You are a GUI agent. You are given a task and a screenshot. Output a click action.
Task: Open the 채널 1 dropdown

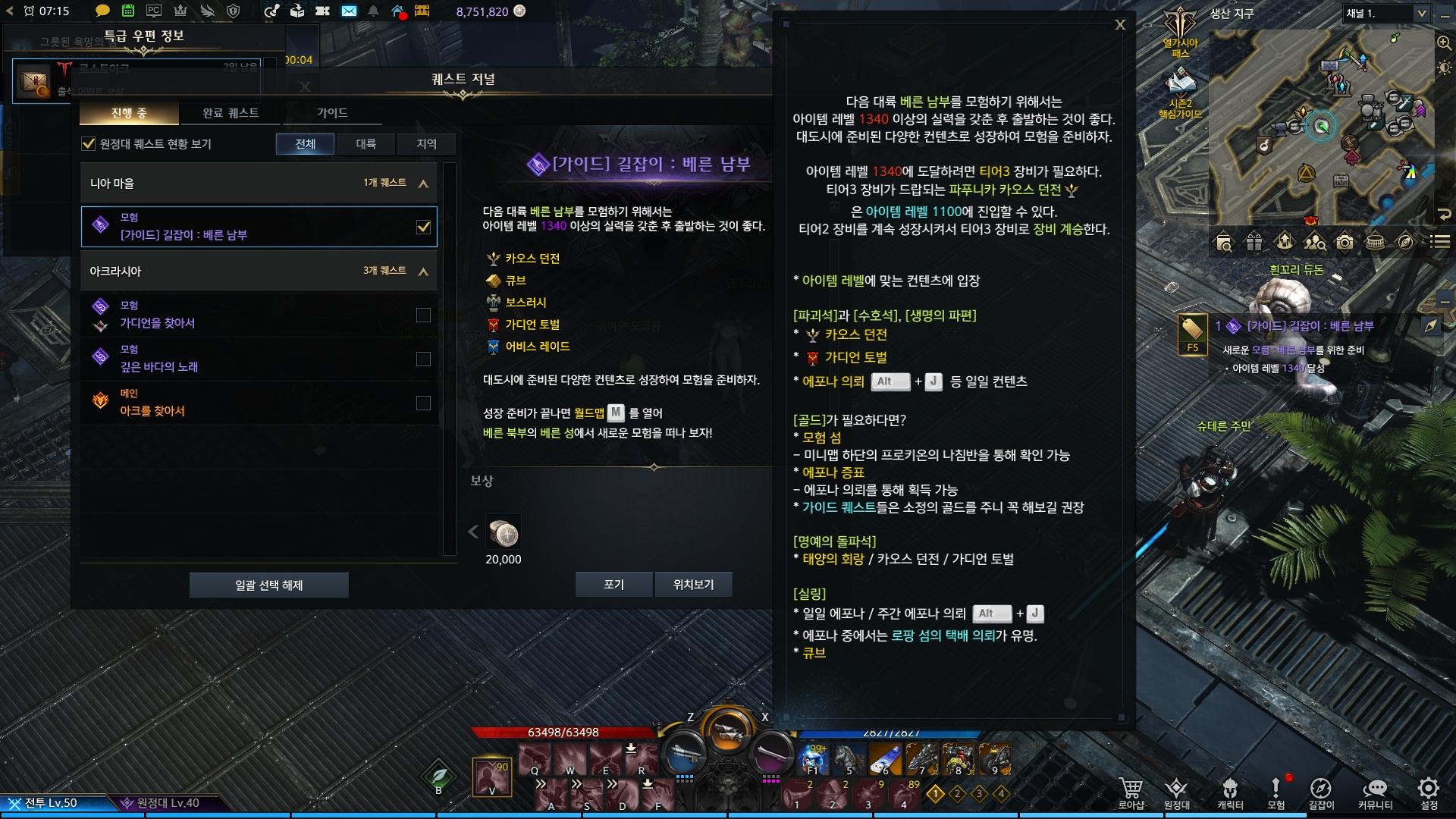click(1387, 14)
